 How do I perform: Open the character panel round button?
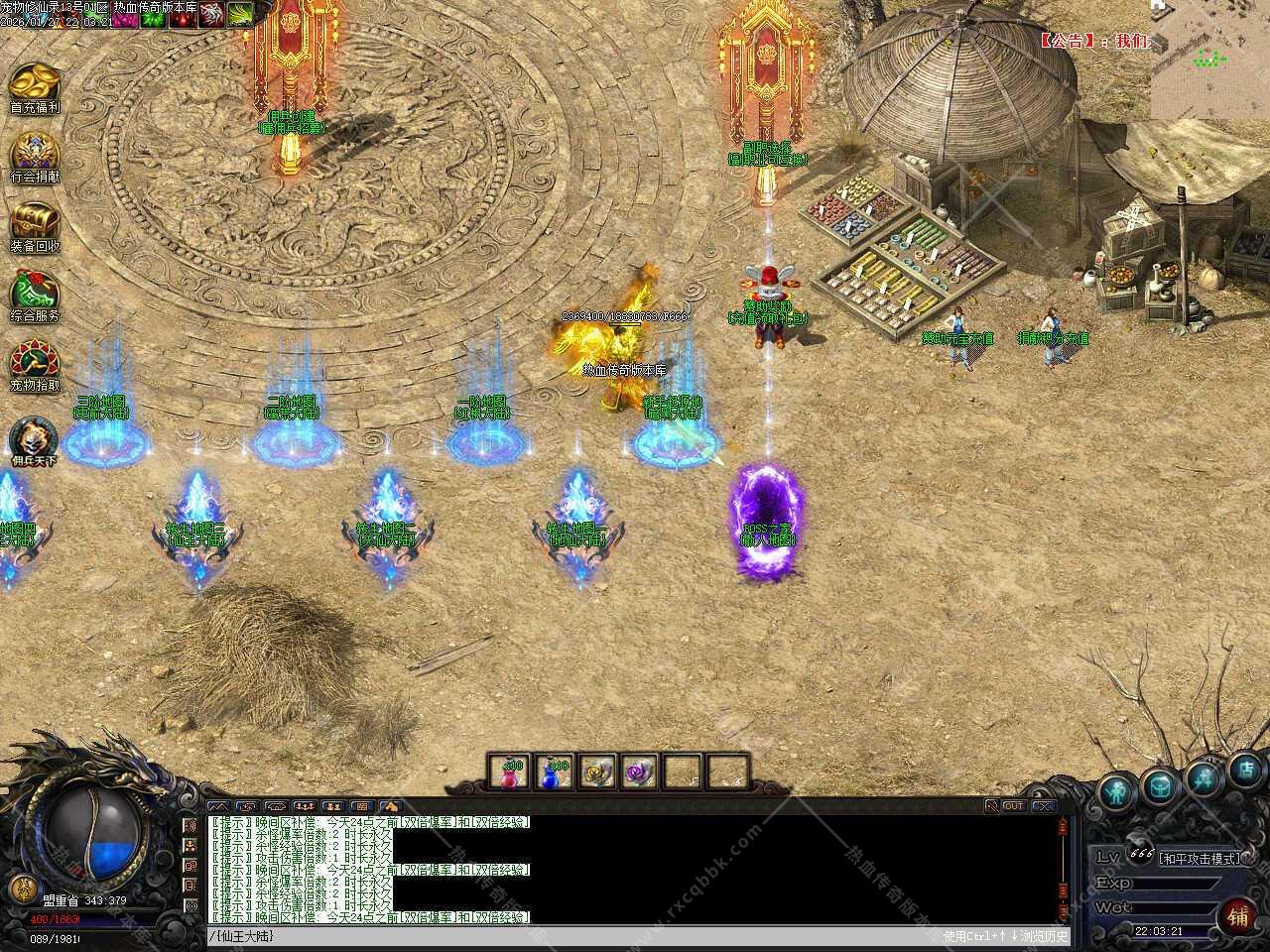(x=1118, y=791)
